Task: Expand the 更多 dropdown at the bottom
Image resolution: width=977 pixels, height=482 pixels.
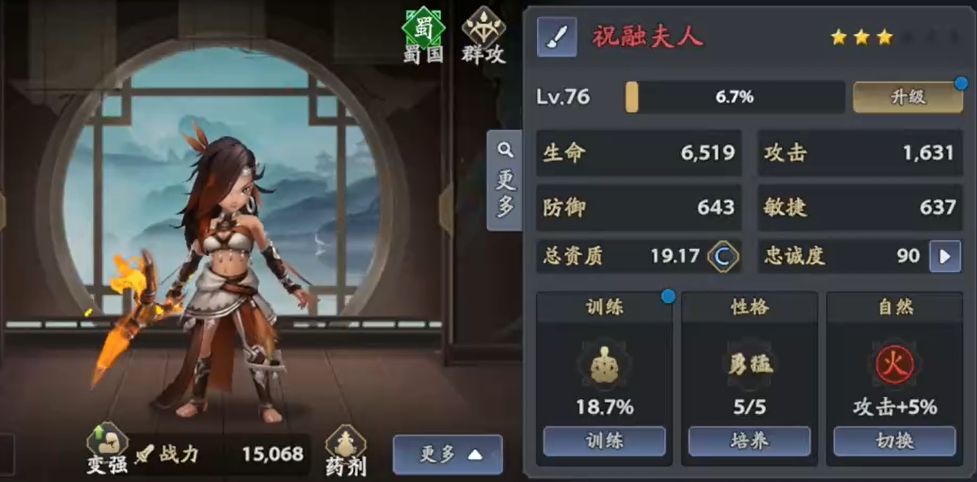Action: coord(447,454)
